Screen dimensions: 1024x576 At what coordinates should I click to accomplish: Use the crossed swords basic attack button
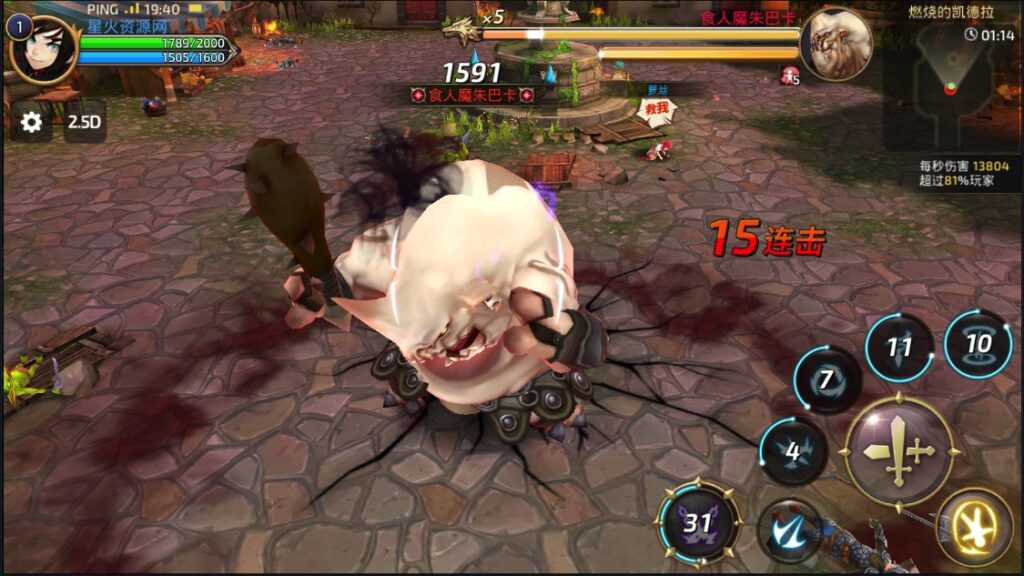click(x=899, y=450)
